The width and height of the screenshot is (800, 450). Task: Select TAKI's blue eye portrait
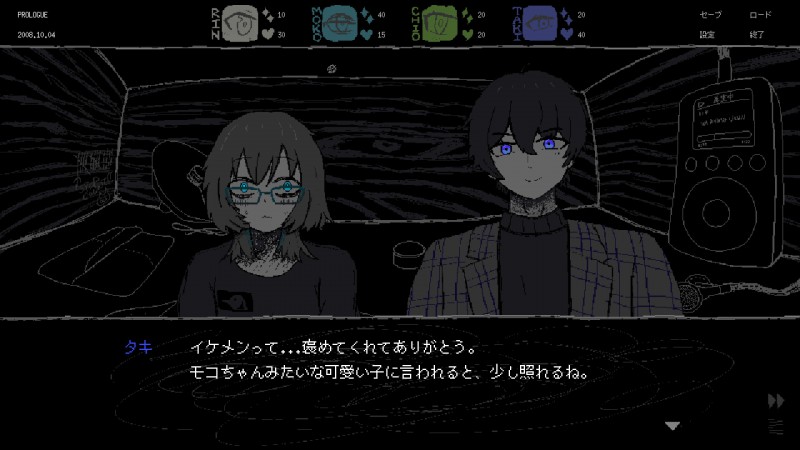point(541,24)
